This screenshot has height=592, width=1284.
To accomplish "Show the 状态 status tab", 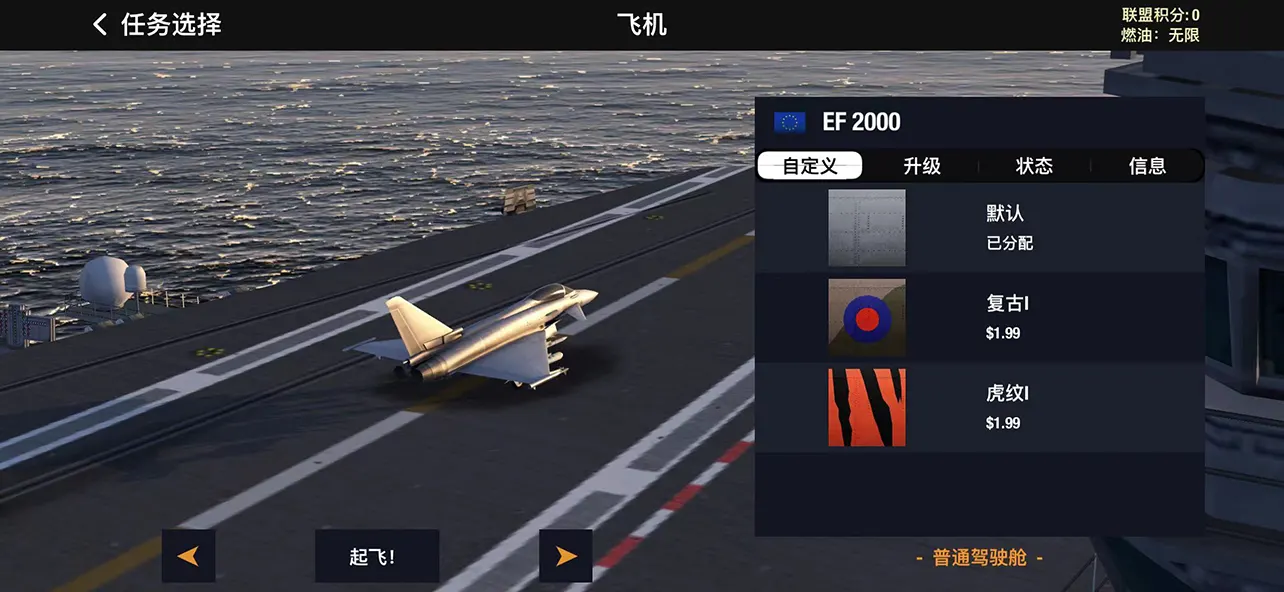I will (x=1034, y=166).
